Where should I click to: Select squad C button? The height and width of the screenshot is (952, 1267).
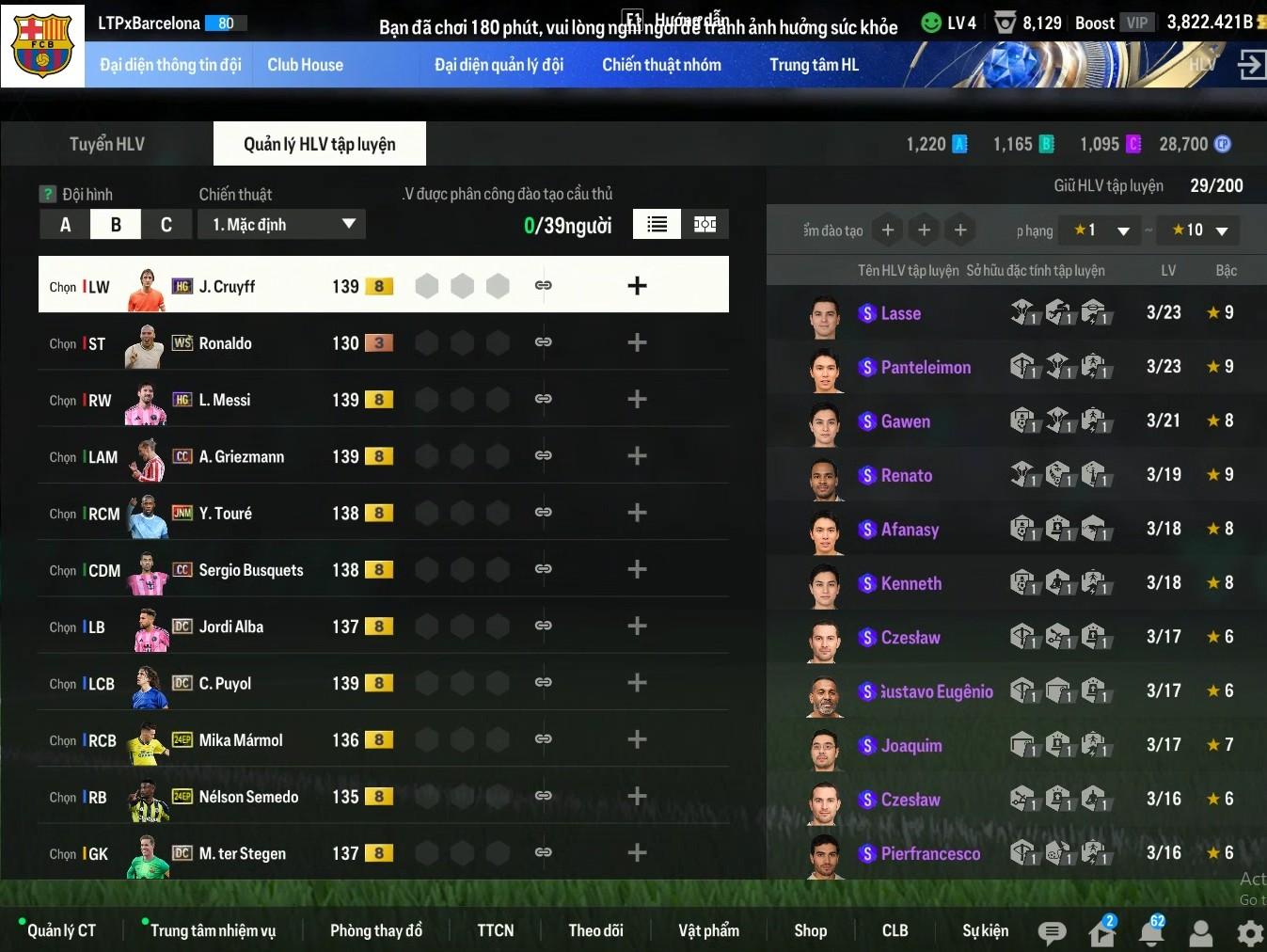click(x=166, y=225)
